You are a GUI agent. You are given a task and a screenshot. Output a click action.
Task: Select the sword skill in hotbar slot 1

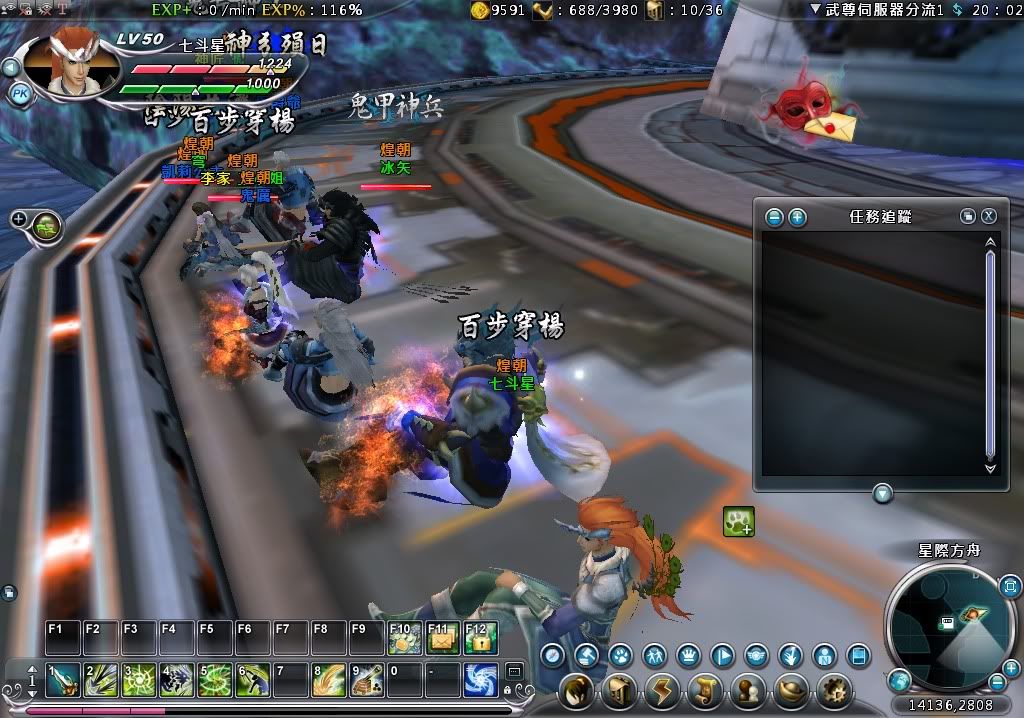(61, 680)
